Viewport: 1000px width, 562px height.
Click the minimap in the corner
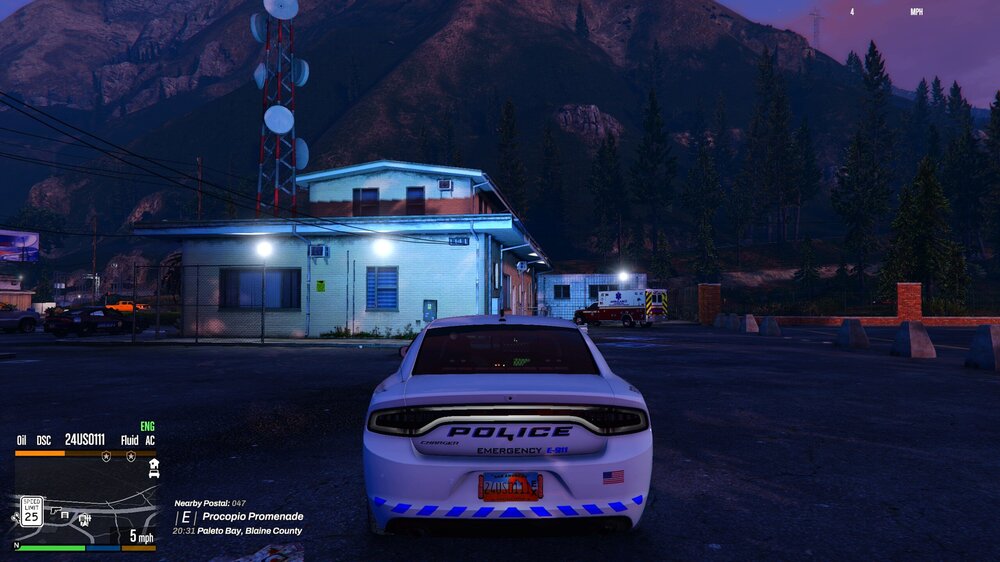(x=86, y=499)
